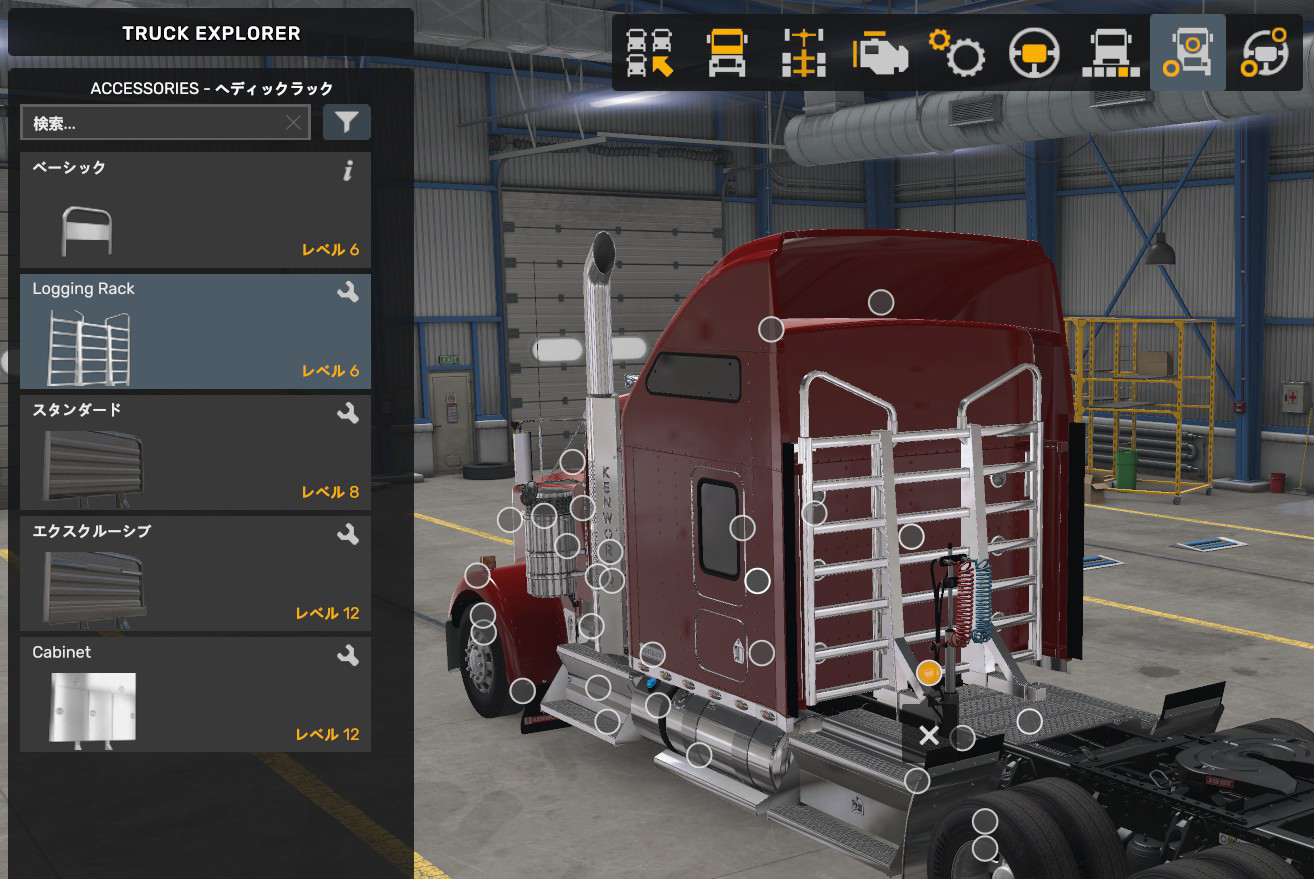Choose the Logging Rack accessory
1314x879 pixels.
pyautogui.click(x=195, y=331)
